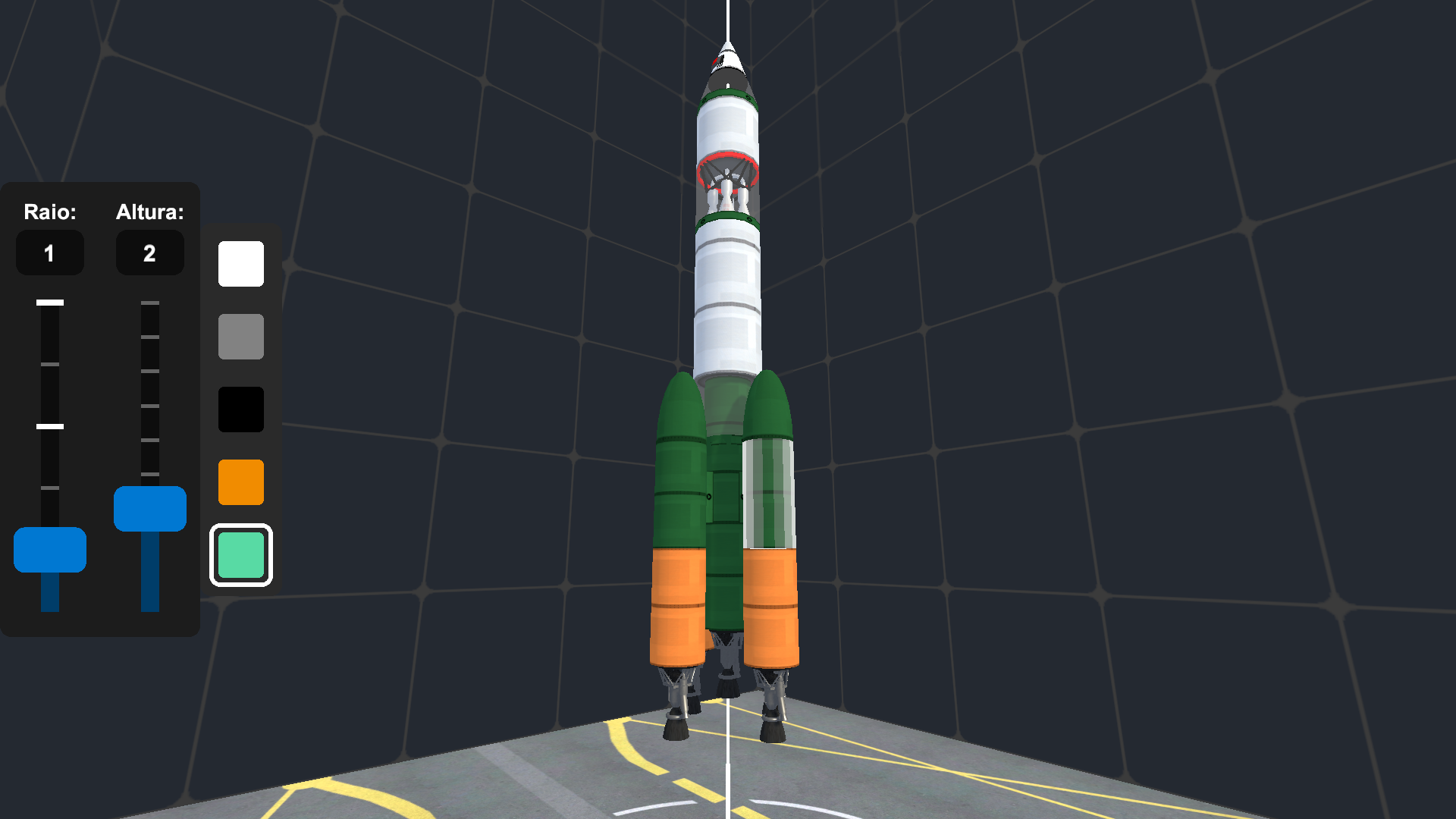This screenshot has height=819, width=1456.
Task: Click the Raio value field showing 1
Action: tap(50, 253)
